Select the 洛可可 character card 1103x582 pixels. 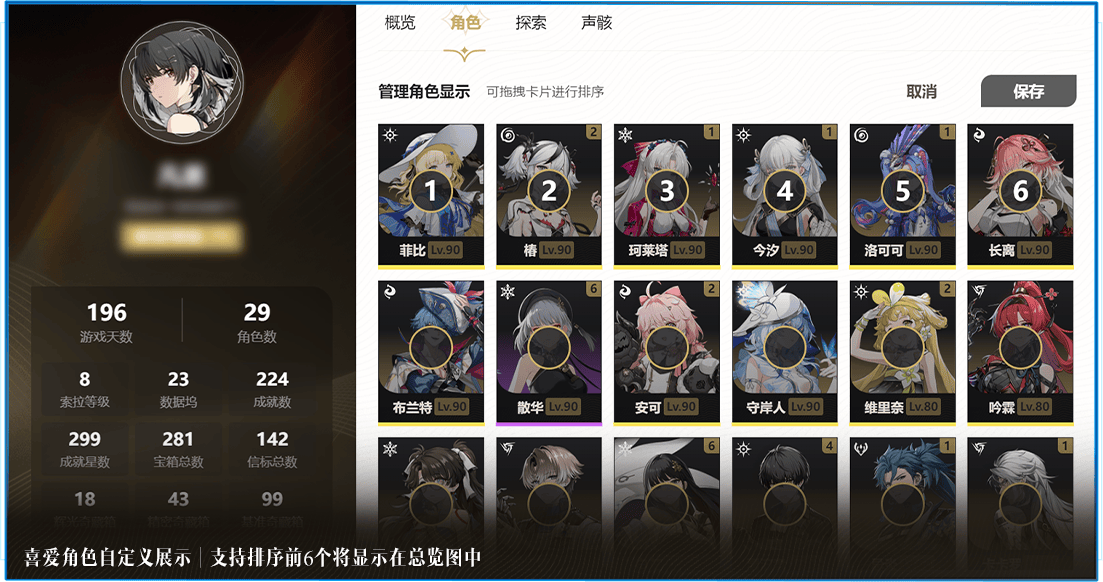[x=903, y=194]
